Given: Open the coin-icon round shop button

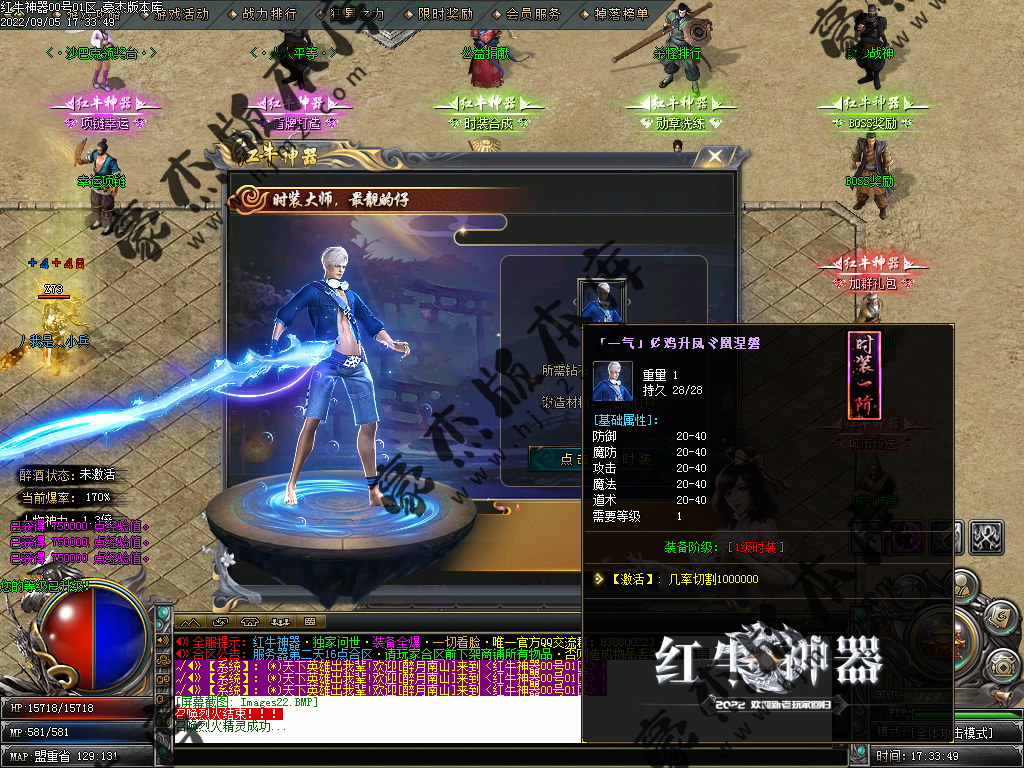Looking at the screenshot, I should click(x=1003, y=665).
